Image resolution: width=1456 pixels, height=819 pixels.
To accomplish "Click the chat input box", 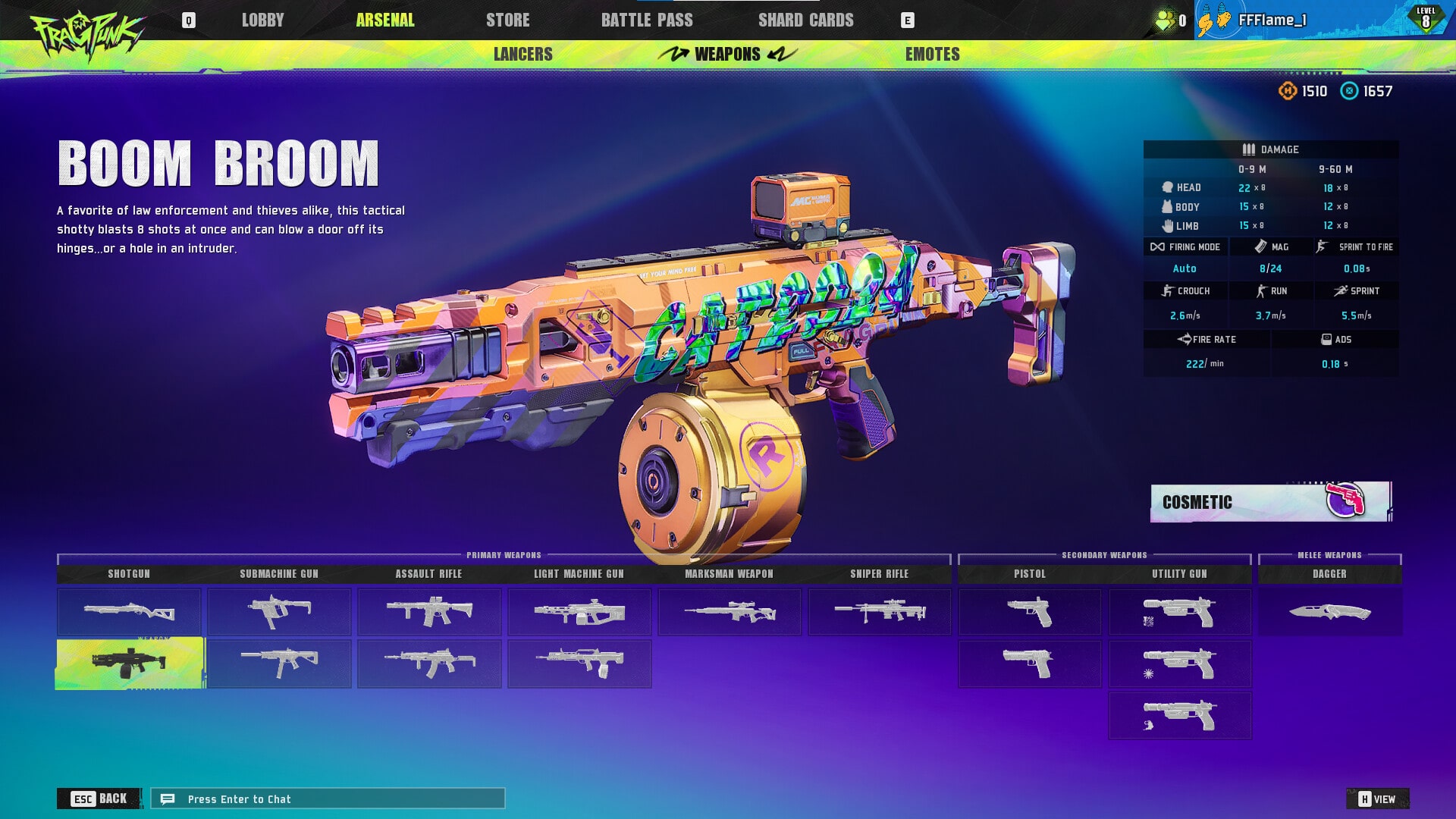I will (x=328, y=799).
